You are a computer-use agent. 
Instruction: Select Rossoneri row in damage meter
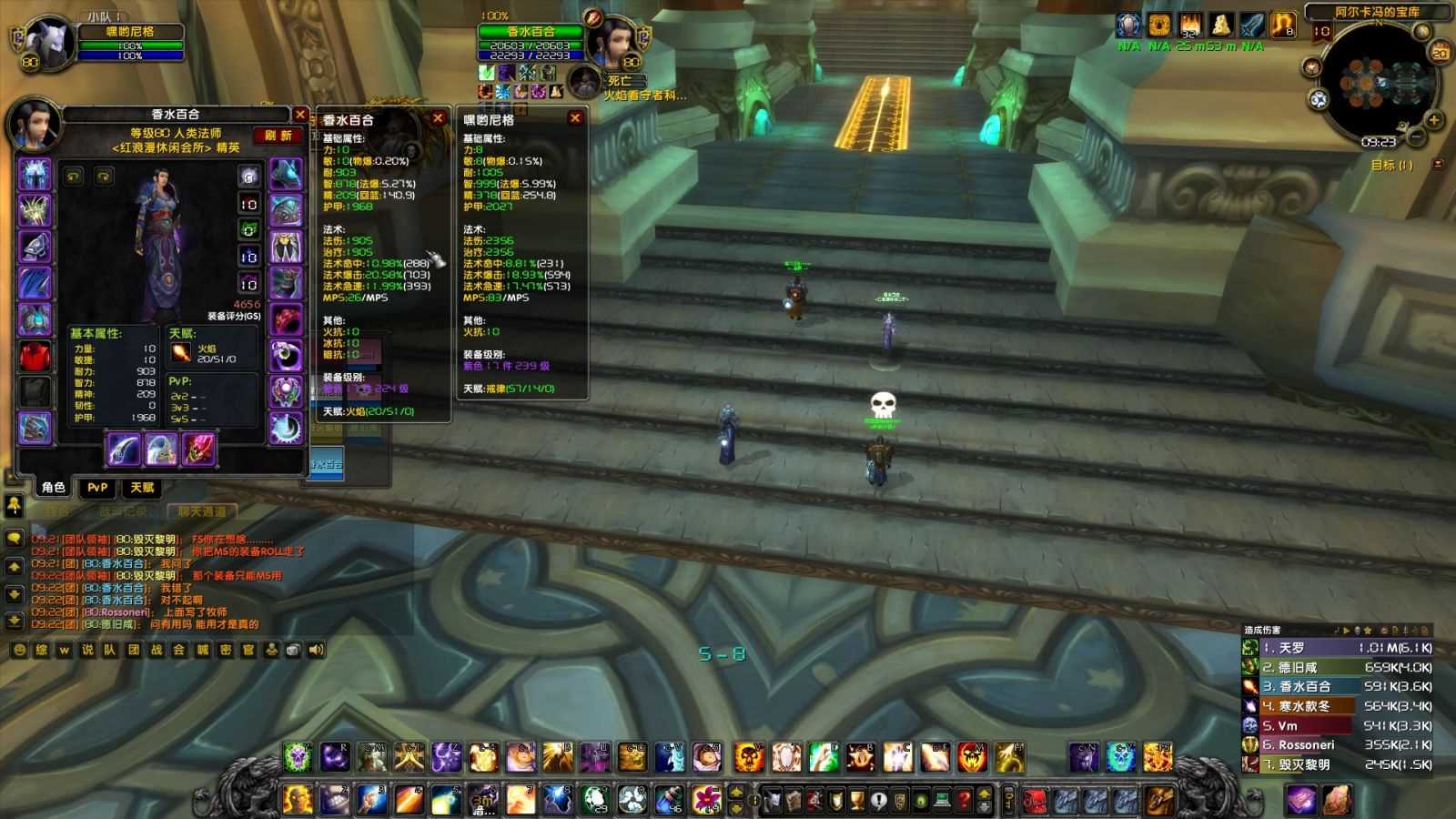click(x=1338, y=745)
